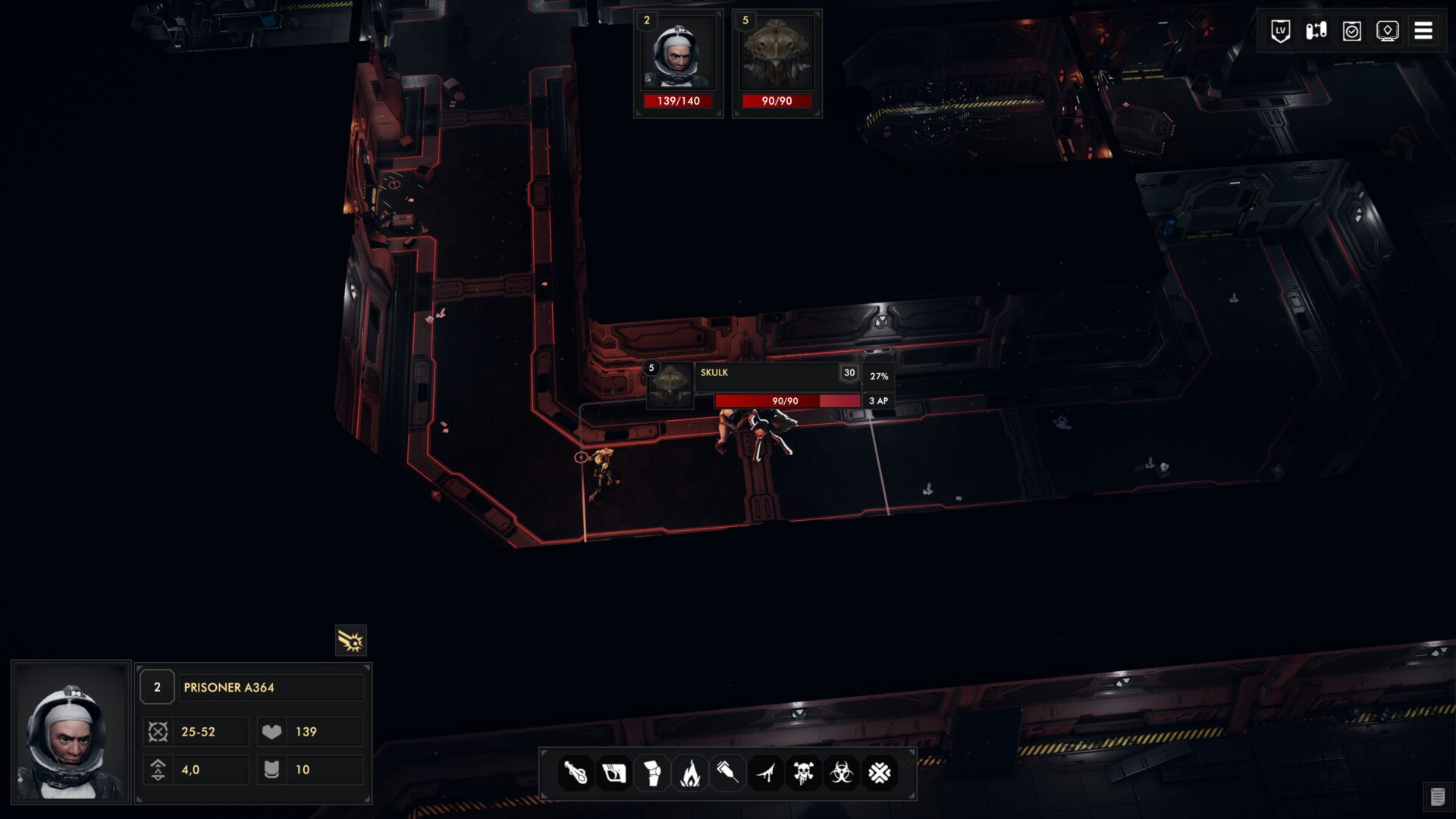Activate the four-chevron cross ability
1456x819 pixels.
point(879,773)
